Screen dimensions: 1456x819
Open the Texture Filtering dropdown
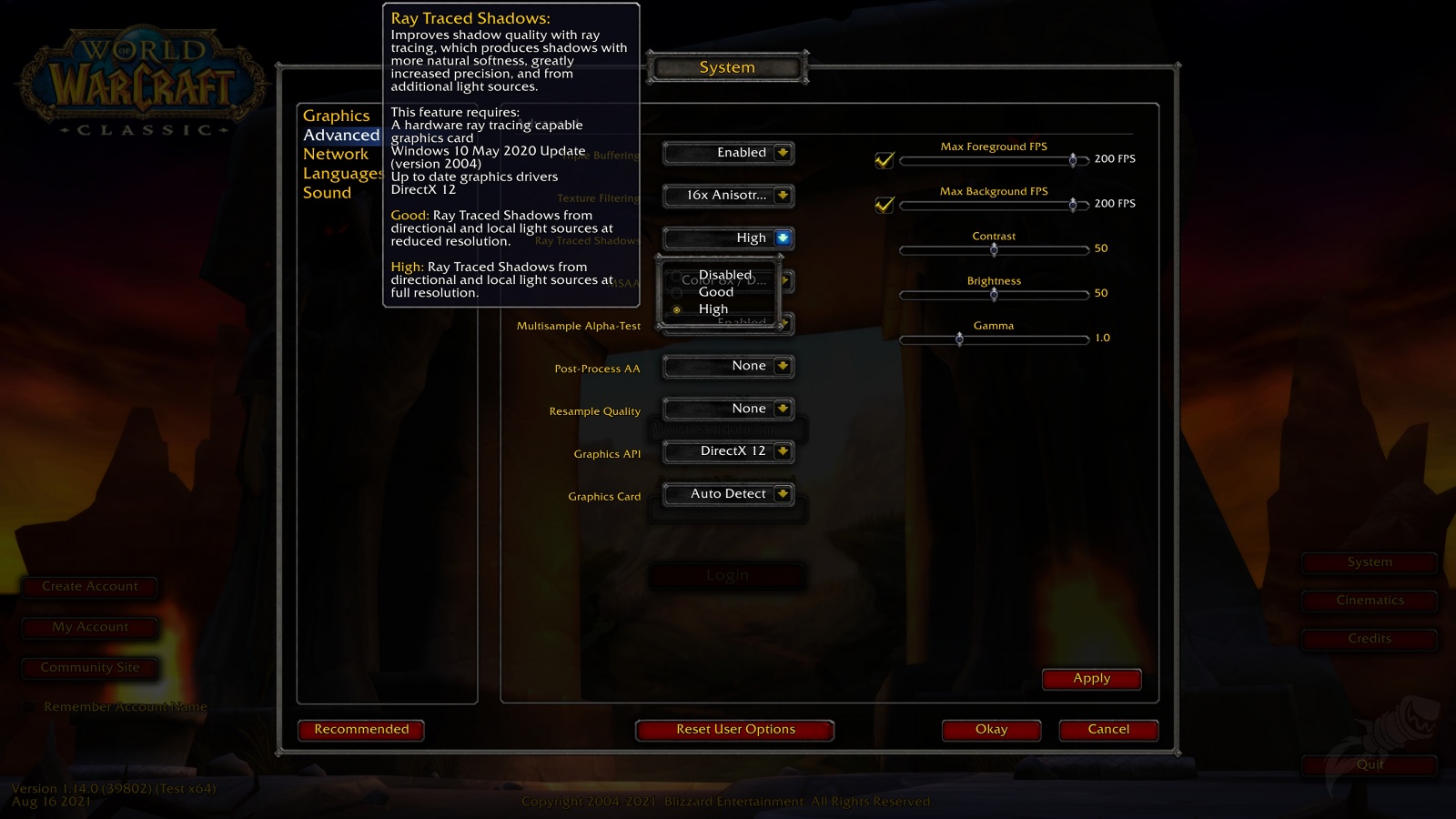click(728, 196)
